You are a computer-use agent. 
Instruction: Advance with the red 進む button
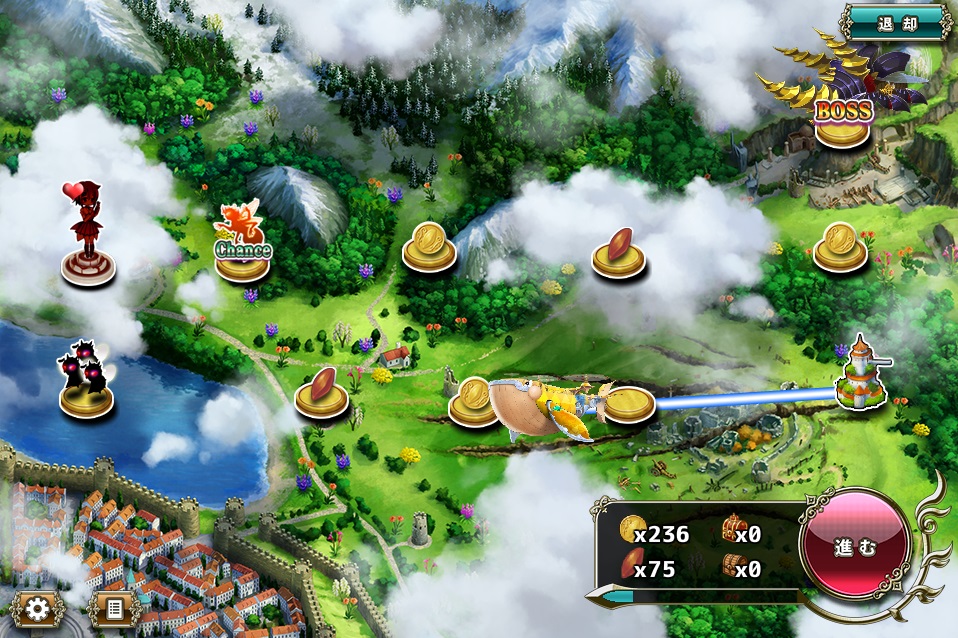point(855,549)
